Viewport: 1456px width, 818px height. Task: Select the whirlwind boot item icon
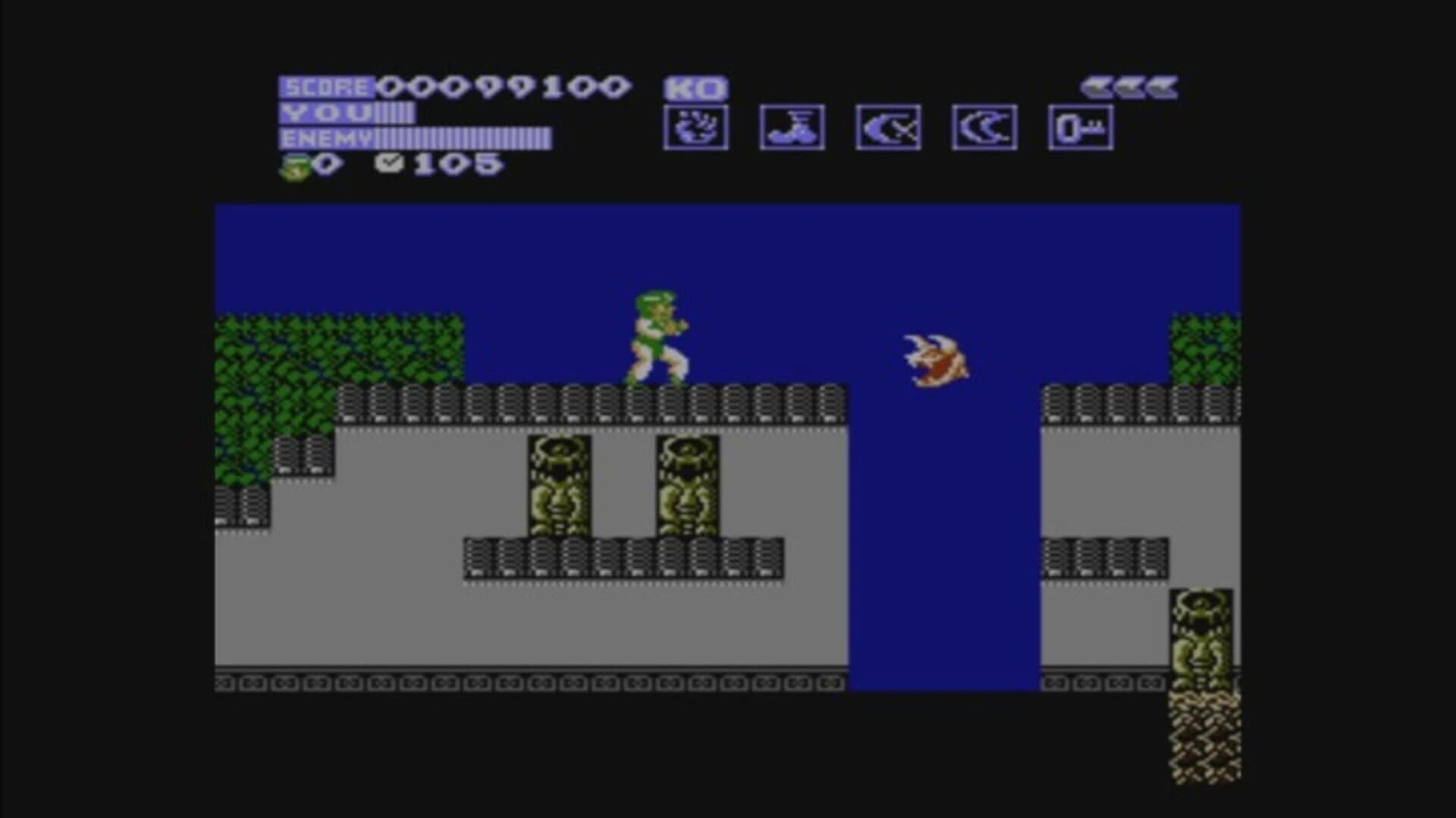coord(791,127)
